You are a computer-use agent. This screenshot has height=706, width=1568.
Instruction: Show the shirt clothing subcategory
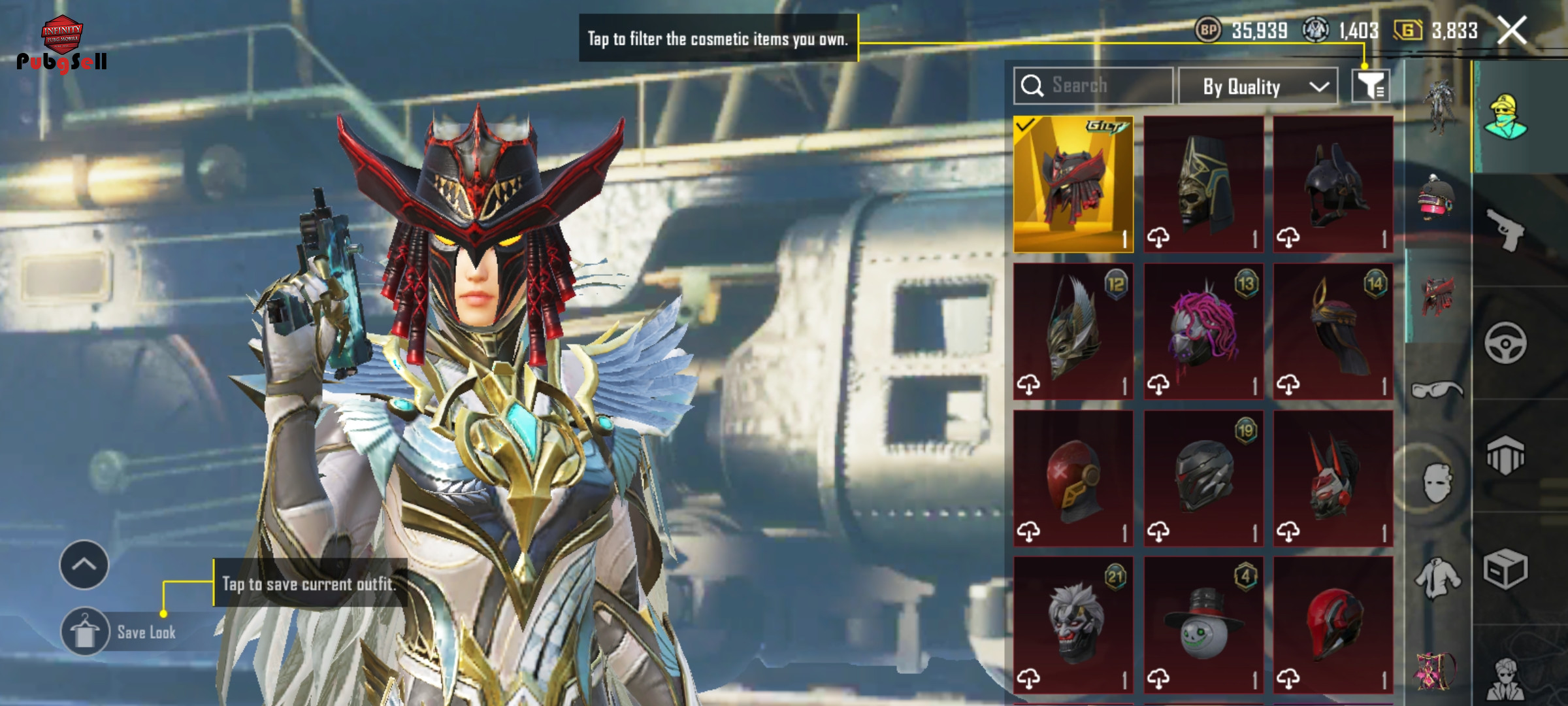point(1437,578)
